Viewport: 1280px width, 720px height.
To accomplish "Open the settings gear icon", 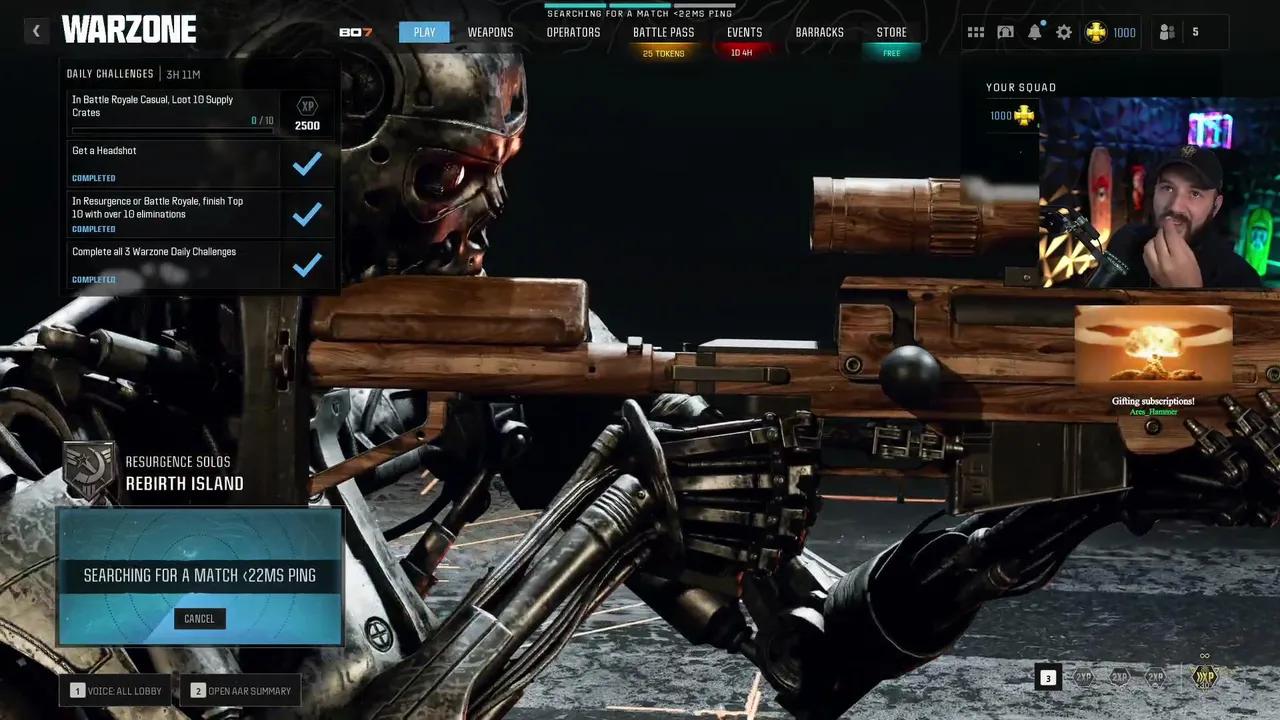I will pyautogui.click(x=1064, y=32).
